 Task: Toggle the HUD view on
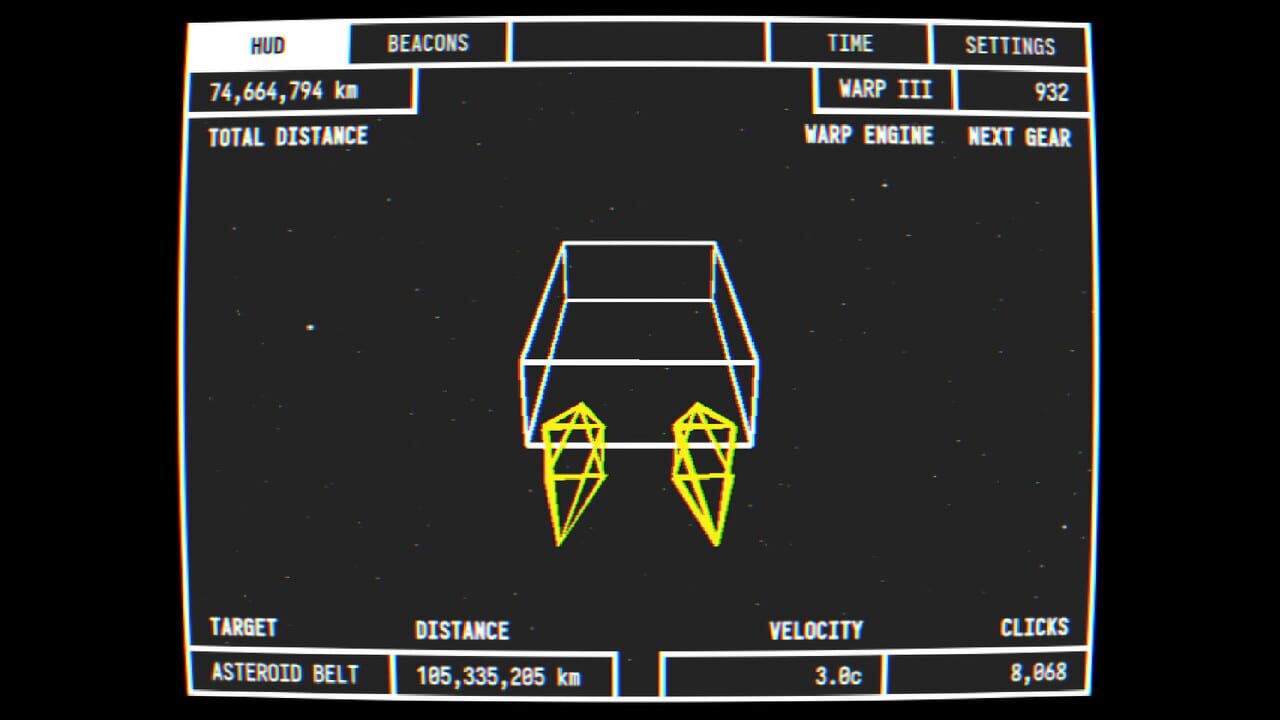pos(269,44)
